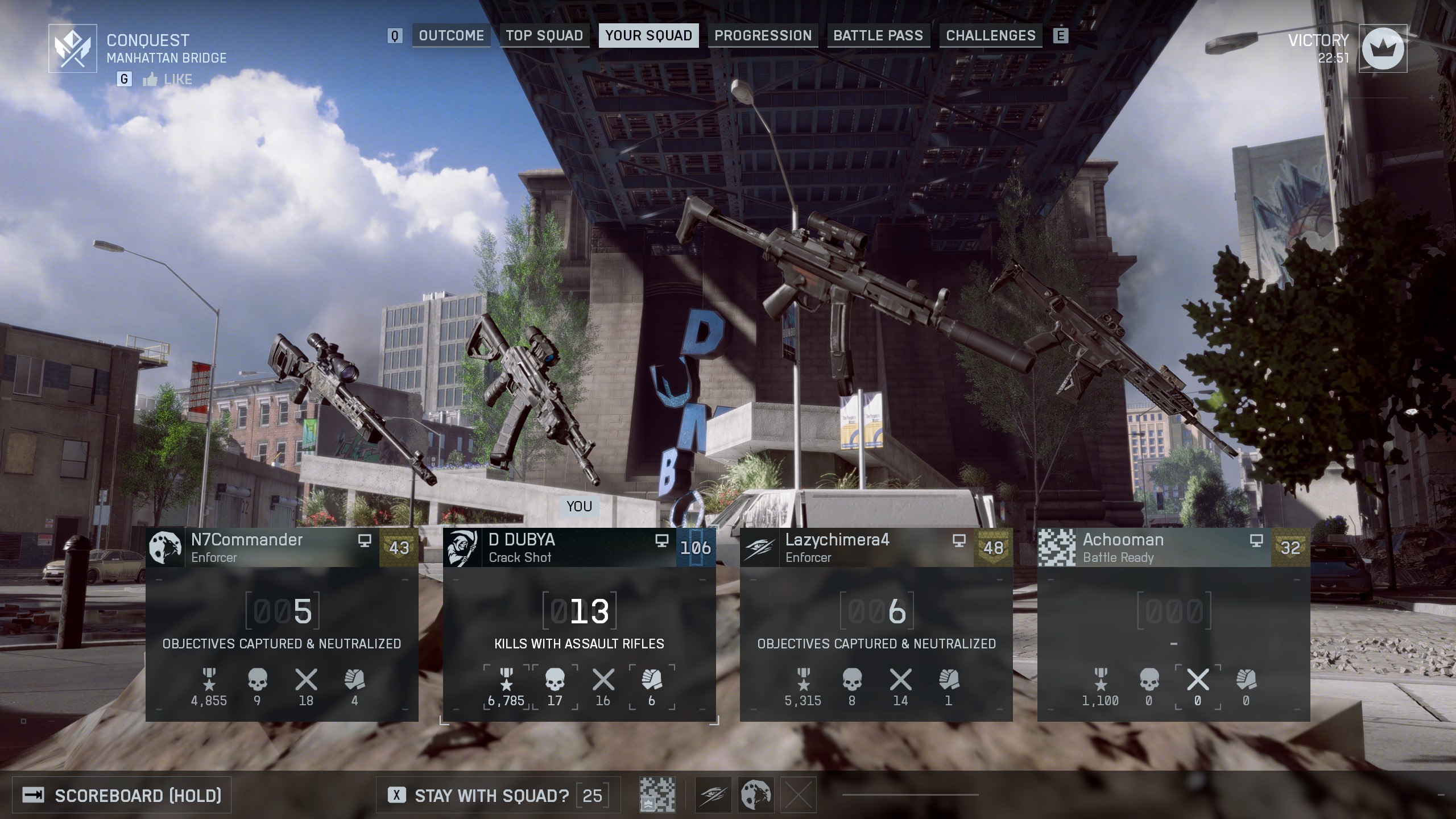Open the Top Squad tab

point(544,36)
